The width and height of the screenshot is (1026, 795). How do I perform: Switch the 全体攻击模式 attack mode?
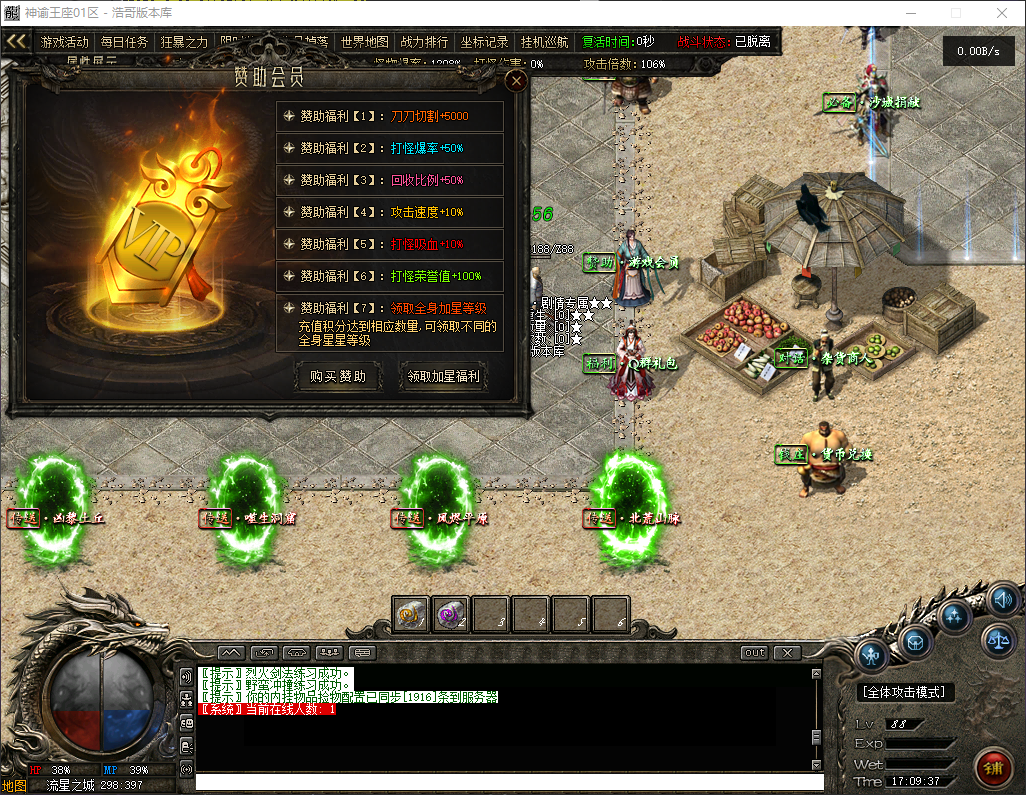(x=905, y=692)
